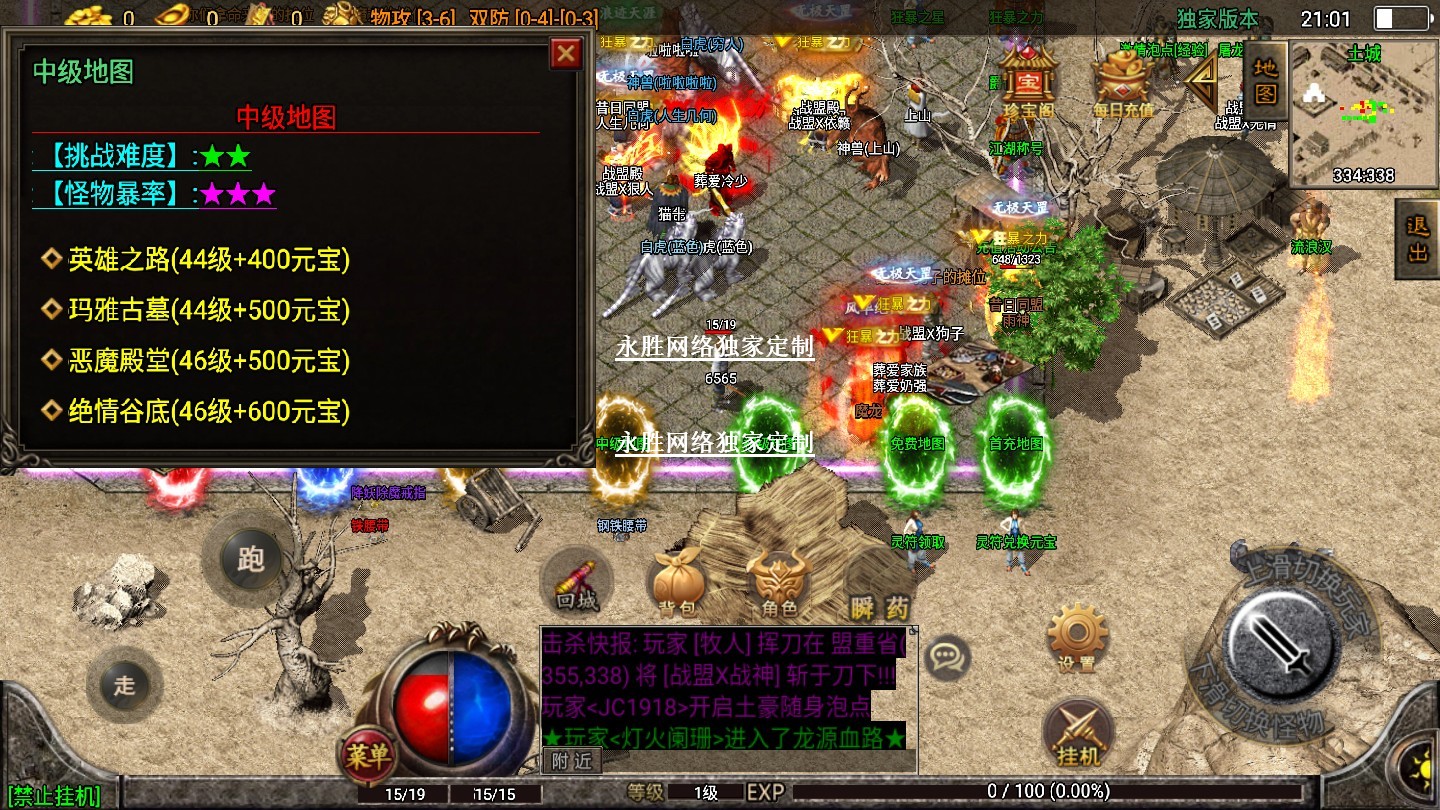Activate 挂机 auto-battle button
Viewport: 1440px width, 810px height.
pyautogui.click(x=1078, y=735)
